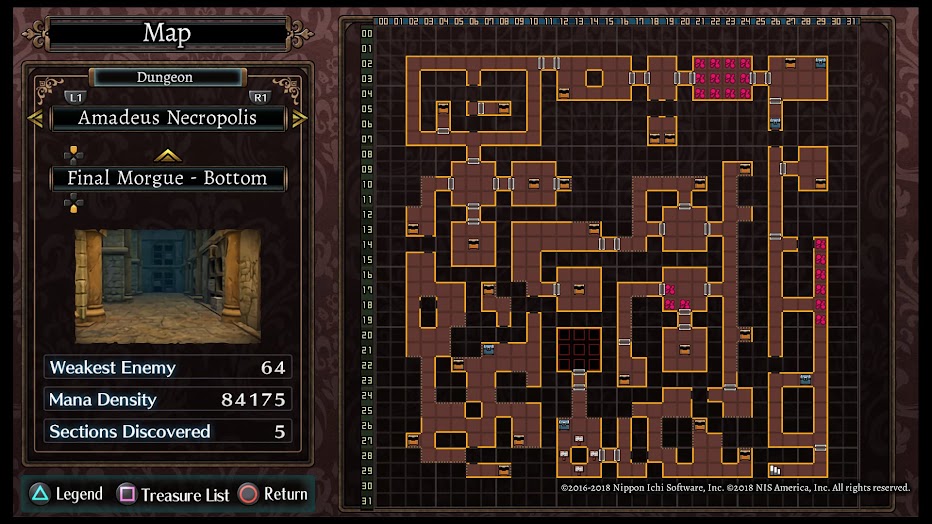Select the Final Morgue - Bottom floor field
Image resolution: width=932 pixels, height=524 pixels.
pyautogui.click(x=167, y=179)
